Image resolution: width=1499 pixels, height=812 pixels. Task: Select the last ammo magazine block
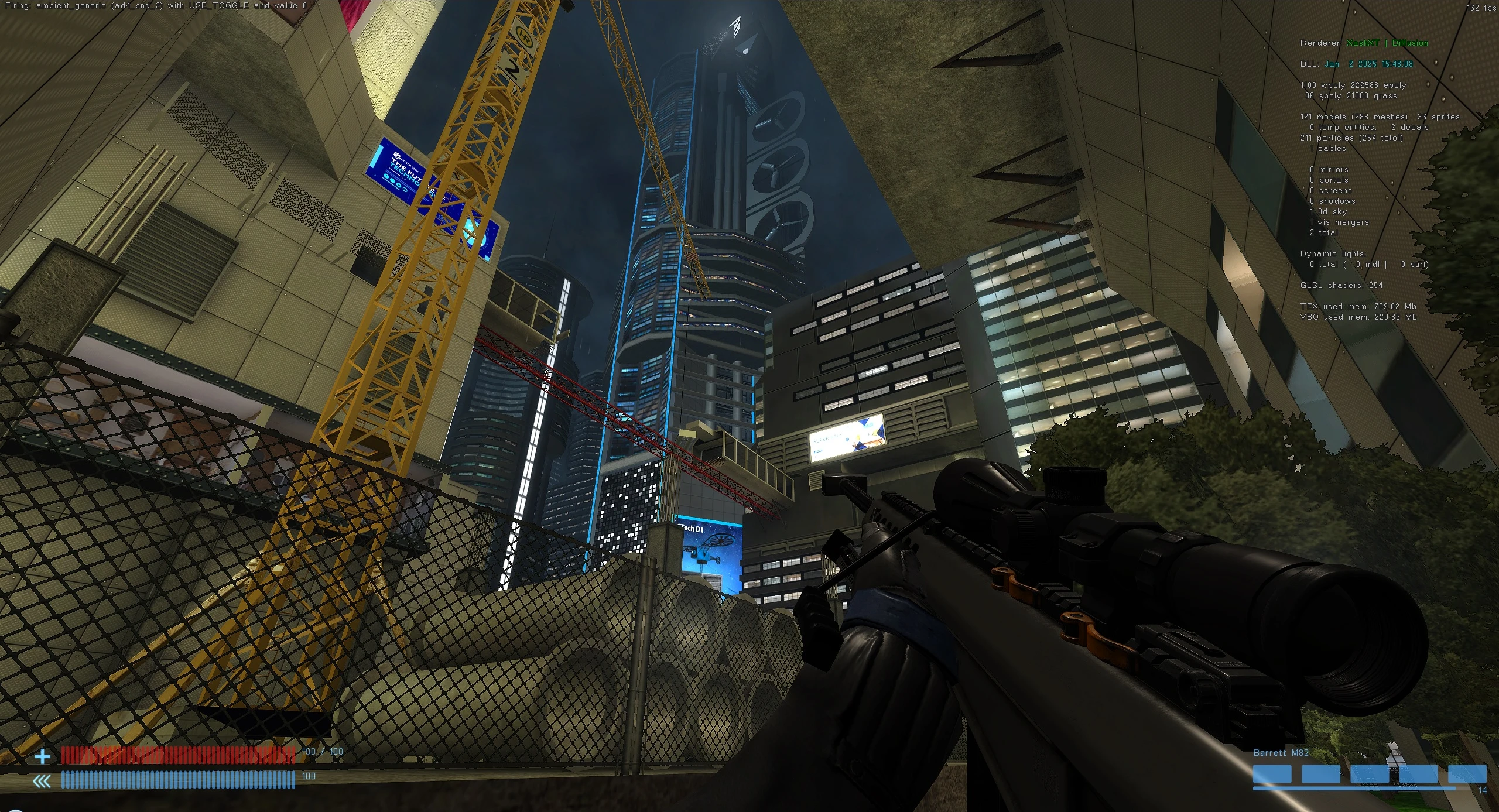[x=1469, y=774]
